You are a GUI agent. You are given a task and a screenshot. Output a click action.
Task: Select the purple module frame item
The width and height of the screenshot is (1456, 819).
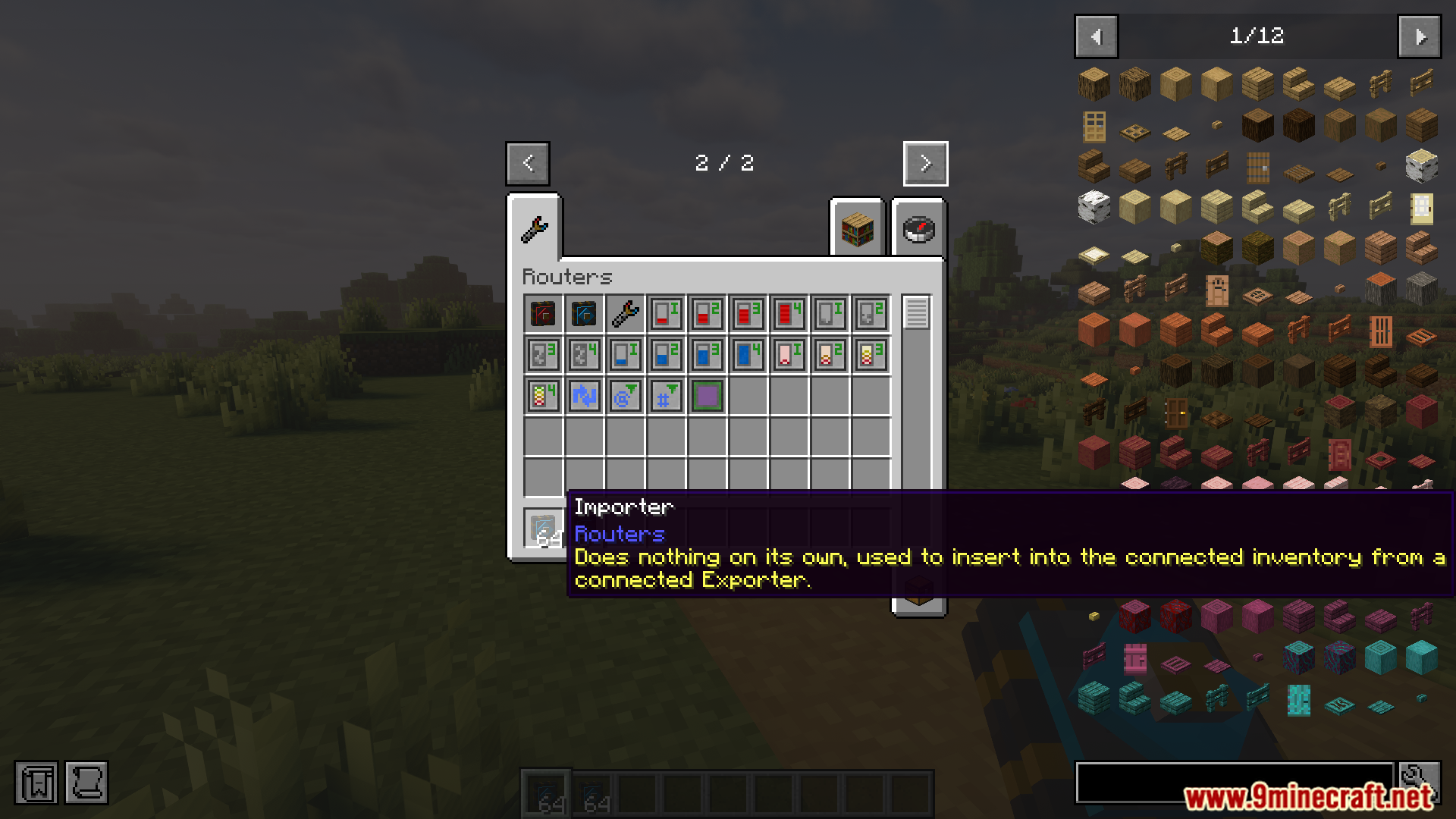[x=706, y=394]
